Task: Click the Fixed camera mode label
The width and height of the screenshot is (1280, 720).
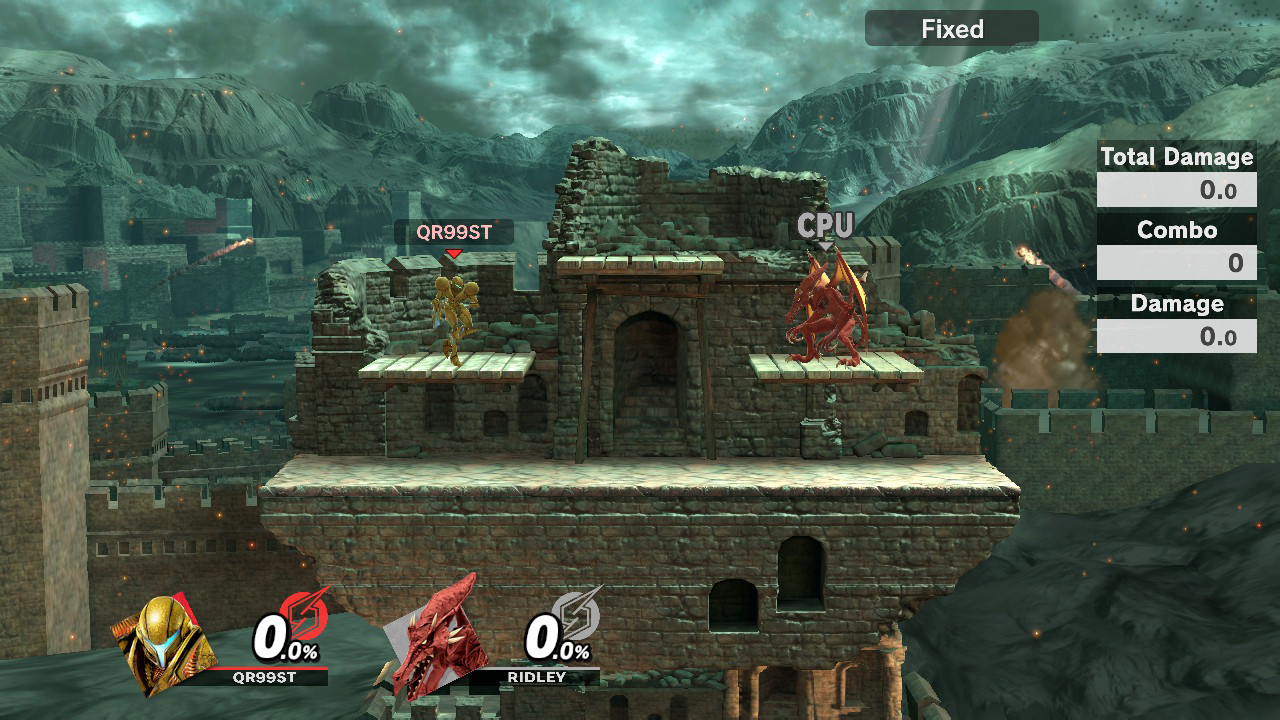Action: point(951,29)
